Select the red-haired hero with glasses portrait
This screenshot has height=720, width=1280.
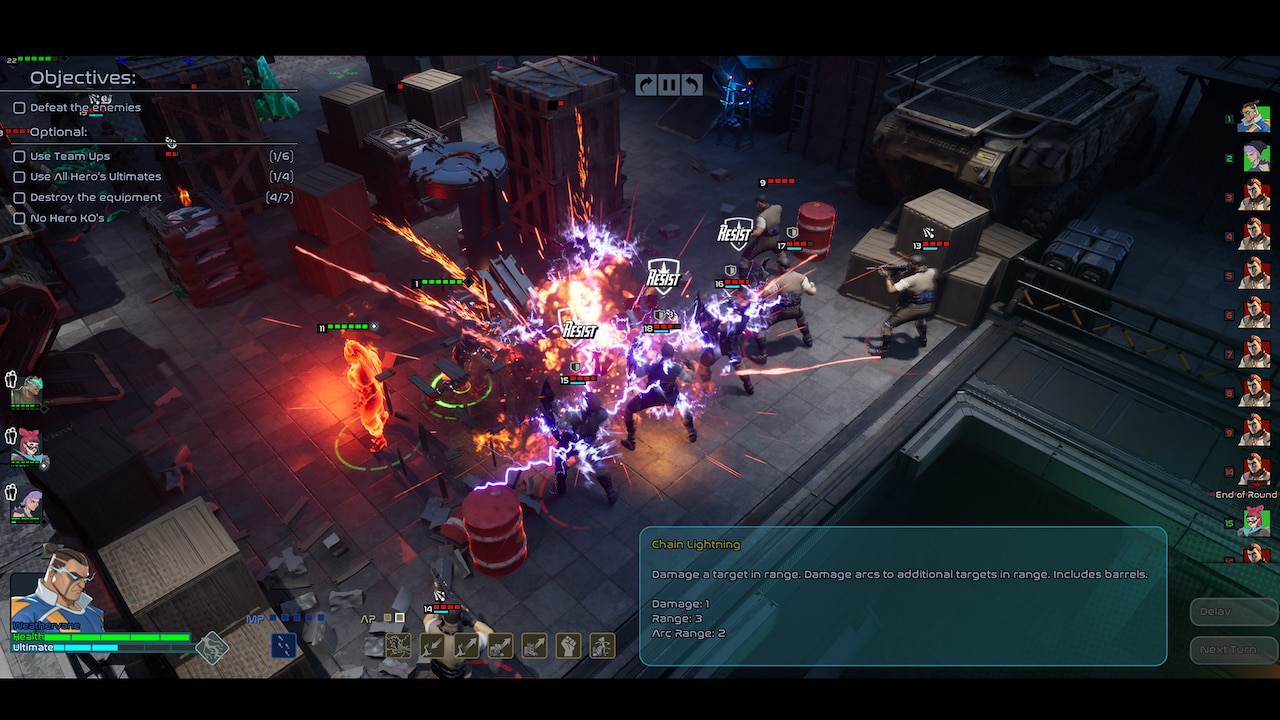coord(27,447)
